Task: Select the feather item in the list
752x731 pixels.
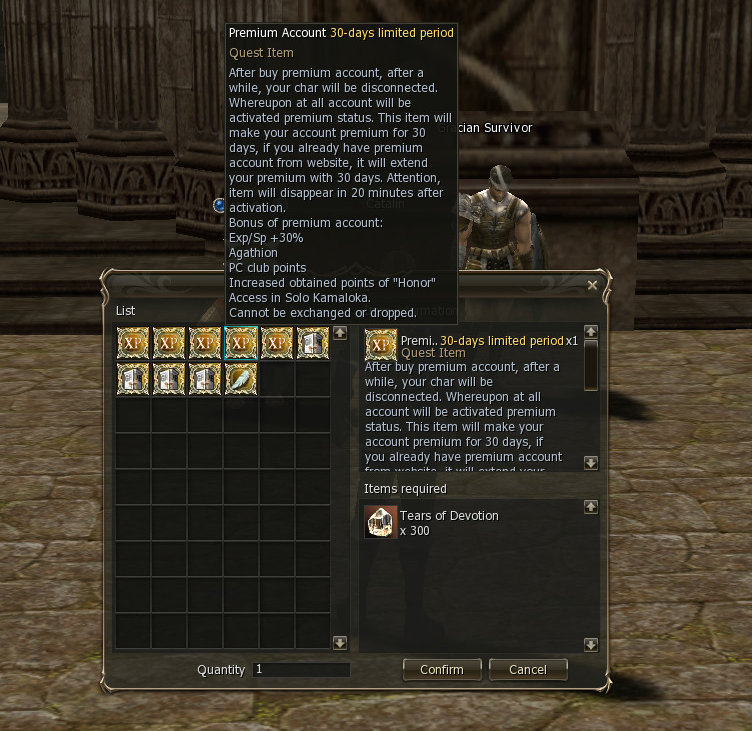Action: click(x=241, y=379)
